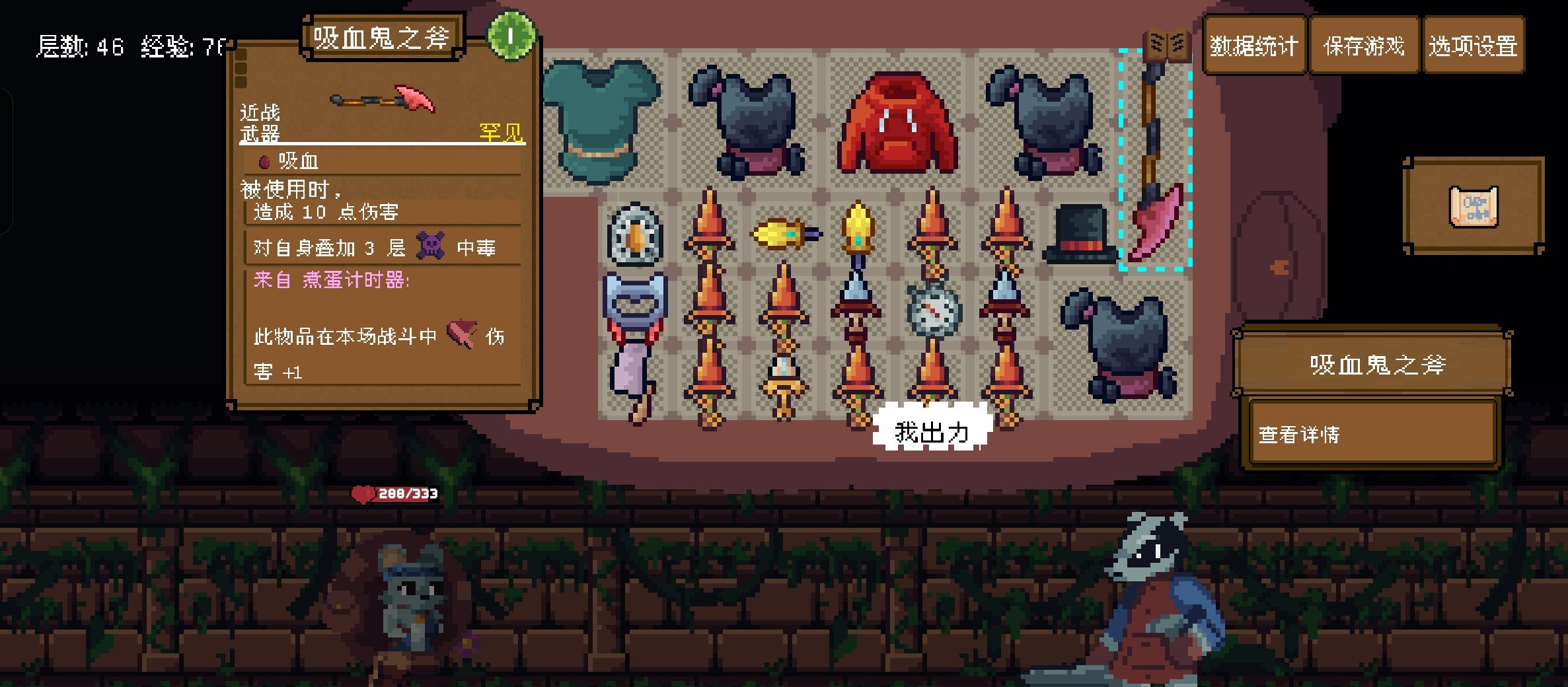The image size is (1568, 687).
Task: Open 选项设置 options settings
Action: tap(1472, 46)
